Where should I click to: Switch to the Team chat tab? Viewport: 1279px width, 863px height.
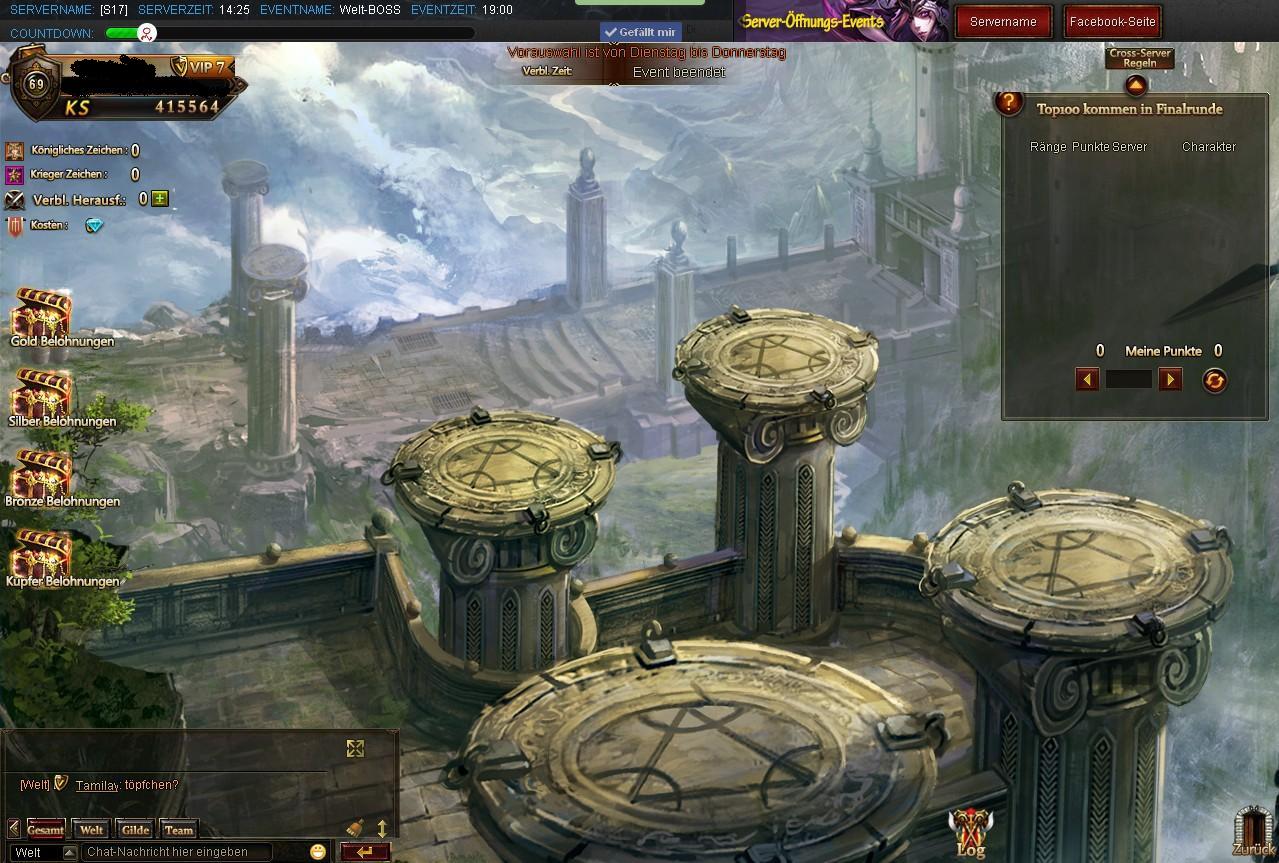(179, 830)
